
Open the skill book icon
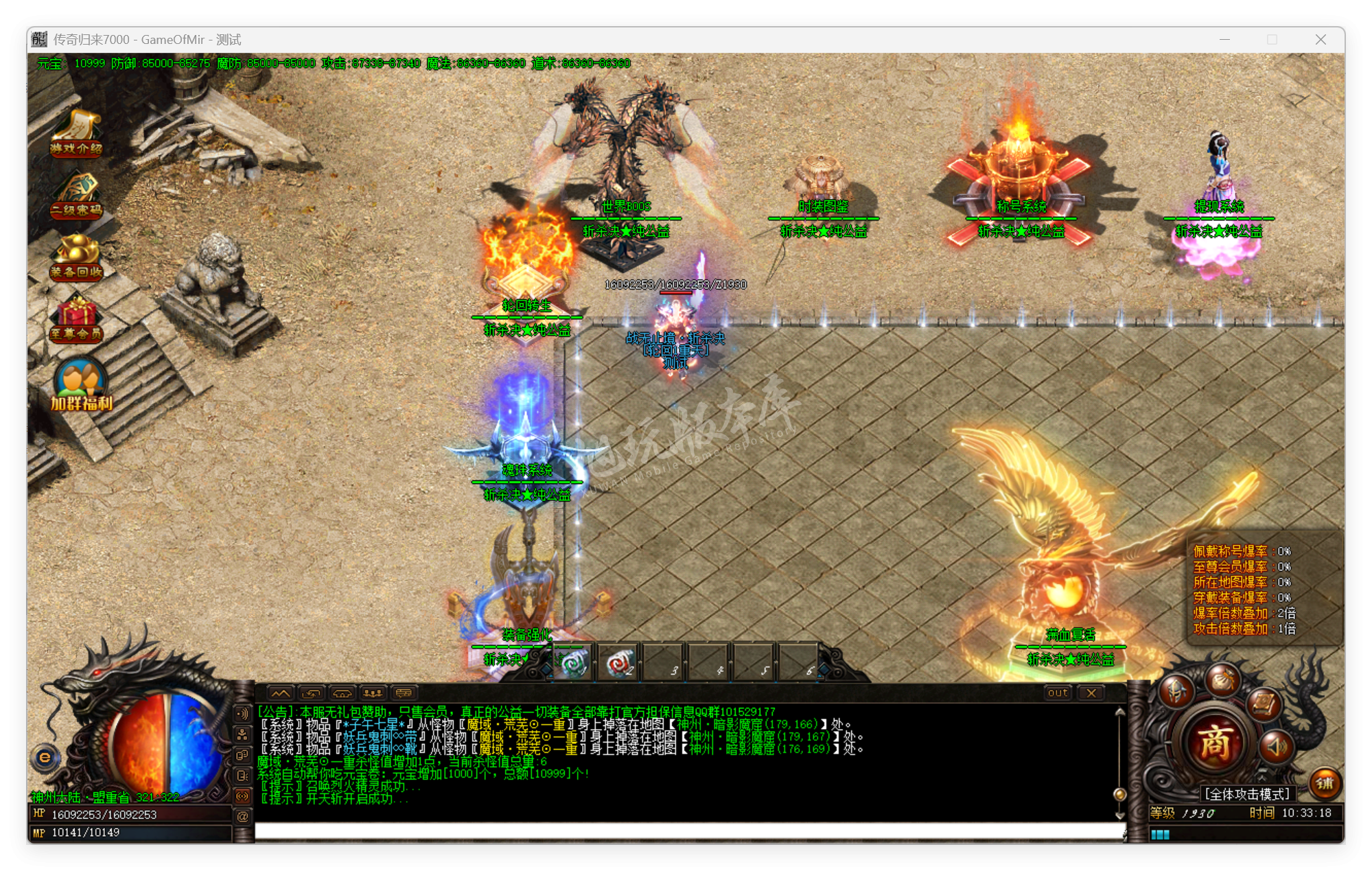pos(1263,704)
